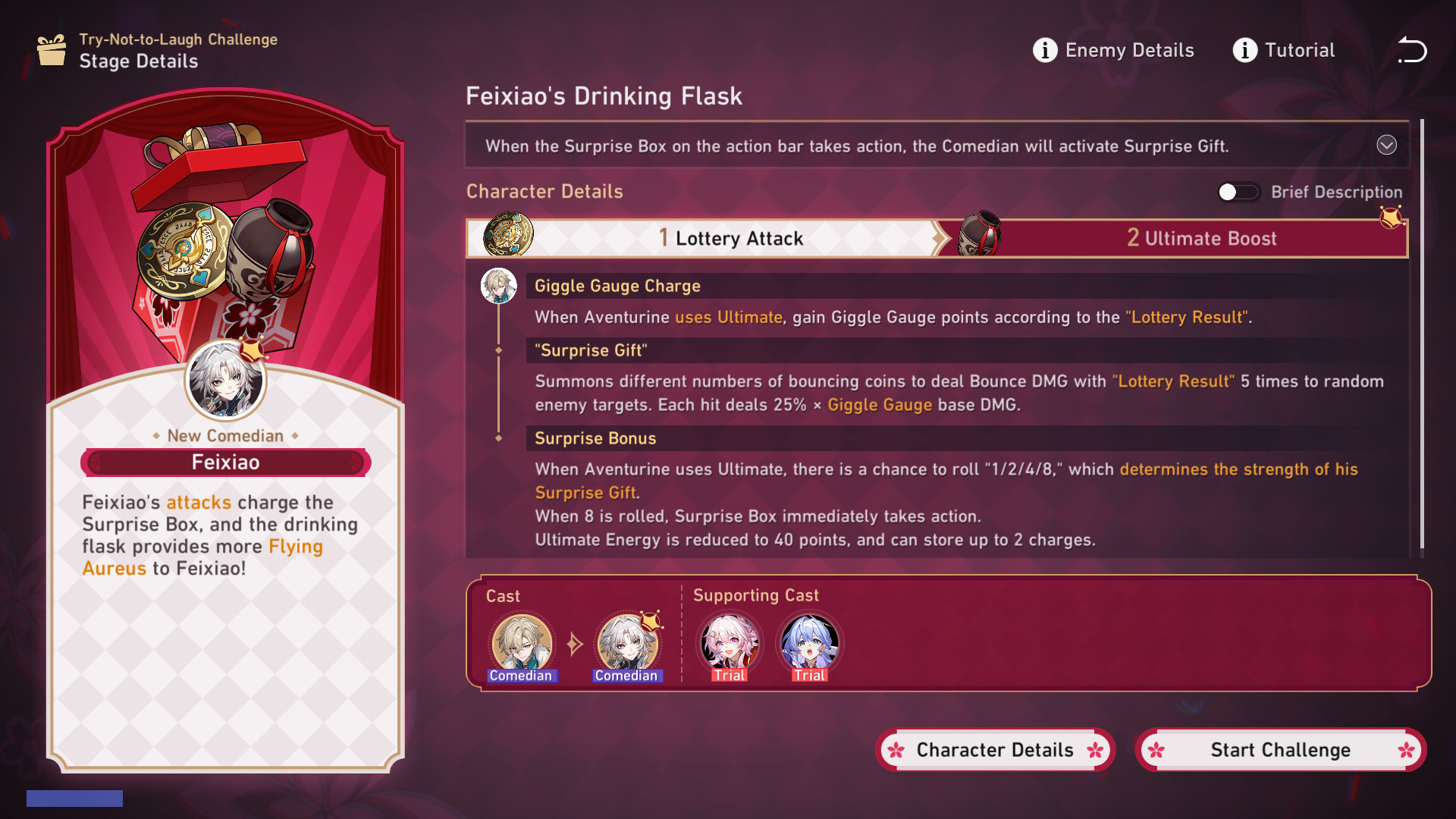This screenshot has height=819, width=1456.
Task: Click Aventurine's portrait beside Giggle Gauge Charge
Action: (x=498, y=287)
